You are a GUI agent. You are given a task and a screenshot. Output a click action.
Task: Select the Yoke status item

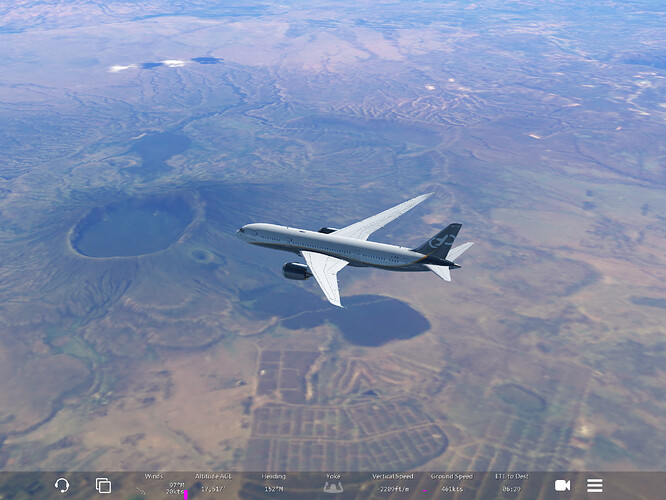pyautogui.click(x=333, y=484)
